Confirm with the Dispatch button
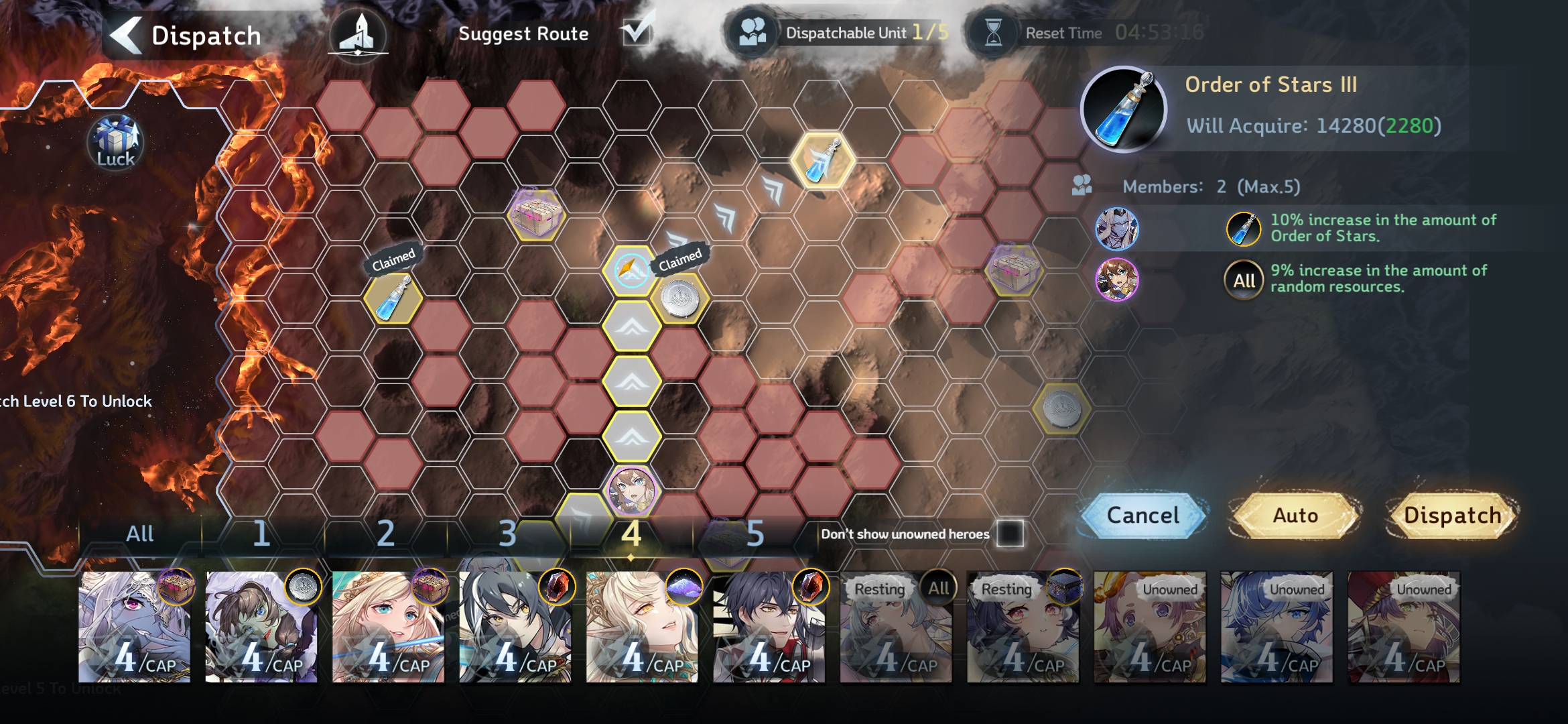 pyautogui.click(x=1452, y=515)
